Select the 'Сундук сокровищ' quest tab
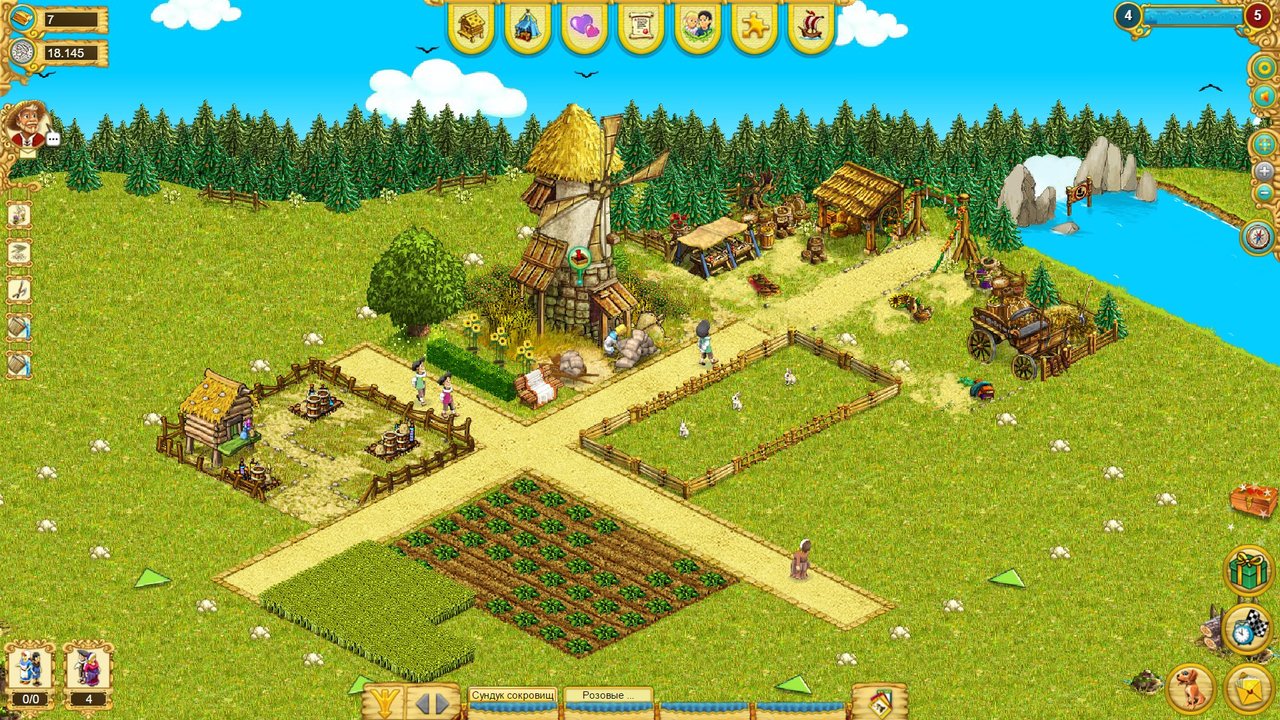Screen dimensions: 1280x720 [x=512, y=695]
